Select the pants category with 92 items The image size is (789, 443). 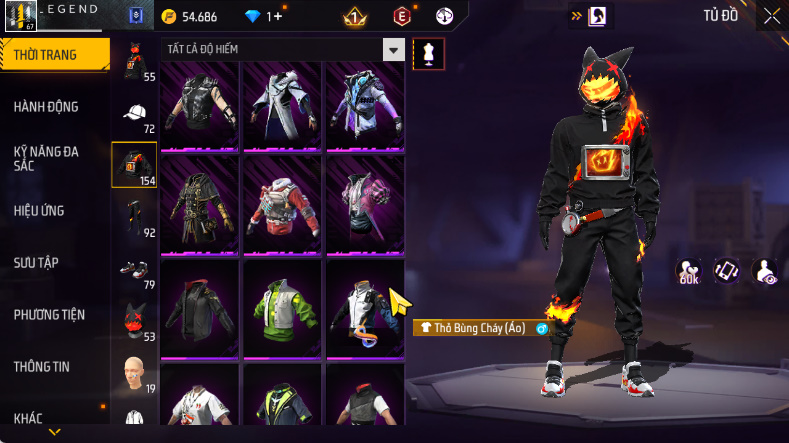[134, 217]
